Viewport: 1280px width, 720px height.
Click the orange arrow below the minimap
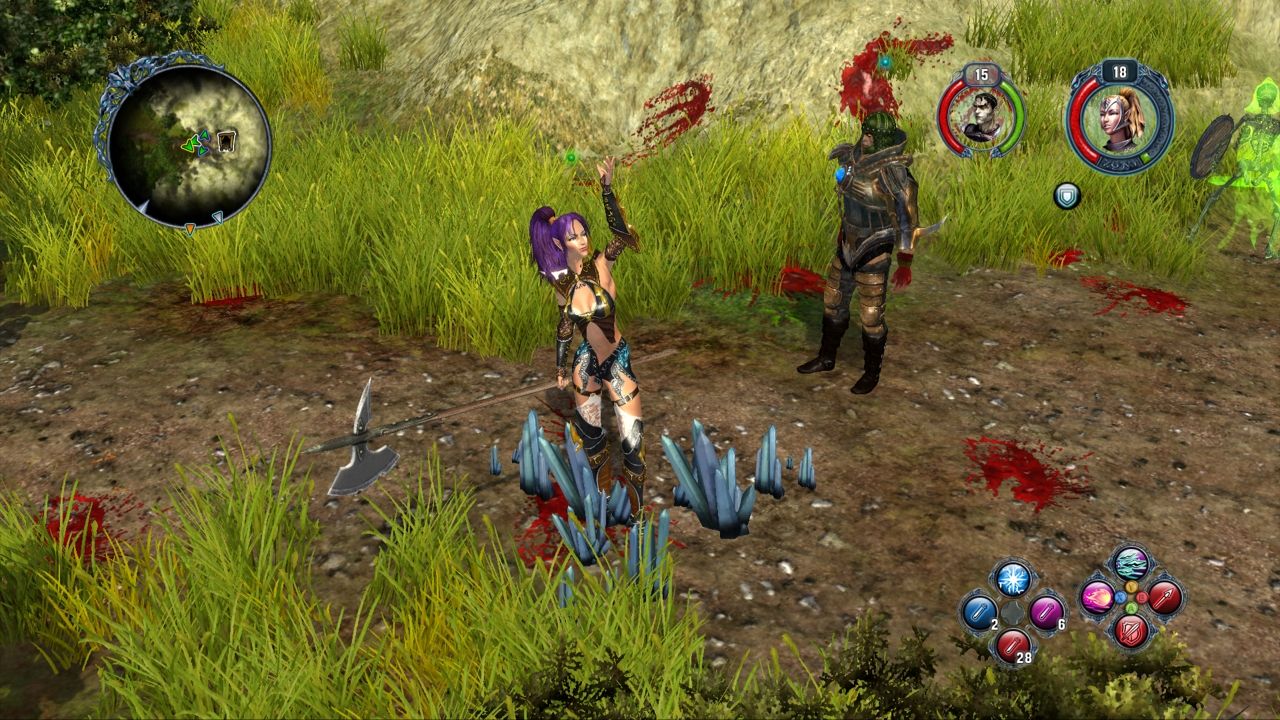pyautogui.click(x=190, y=228)
